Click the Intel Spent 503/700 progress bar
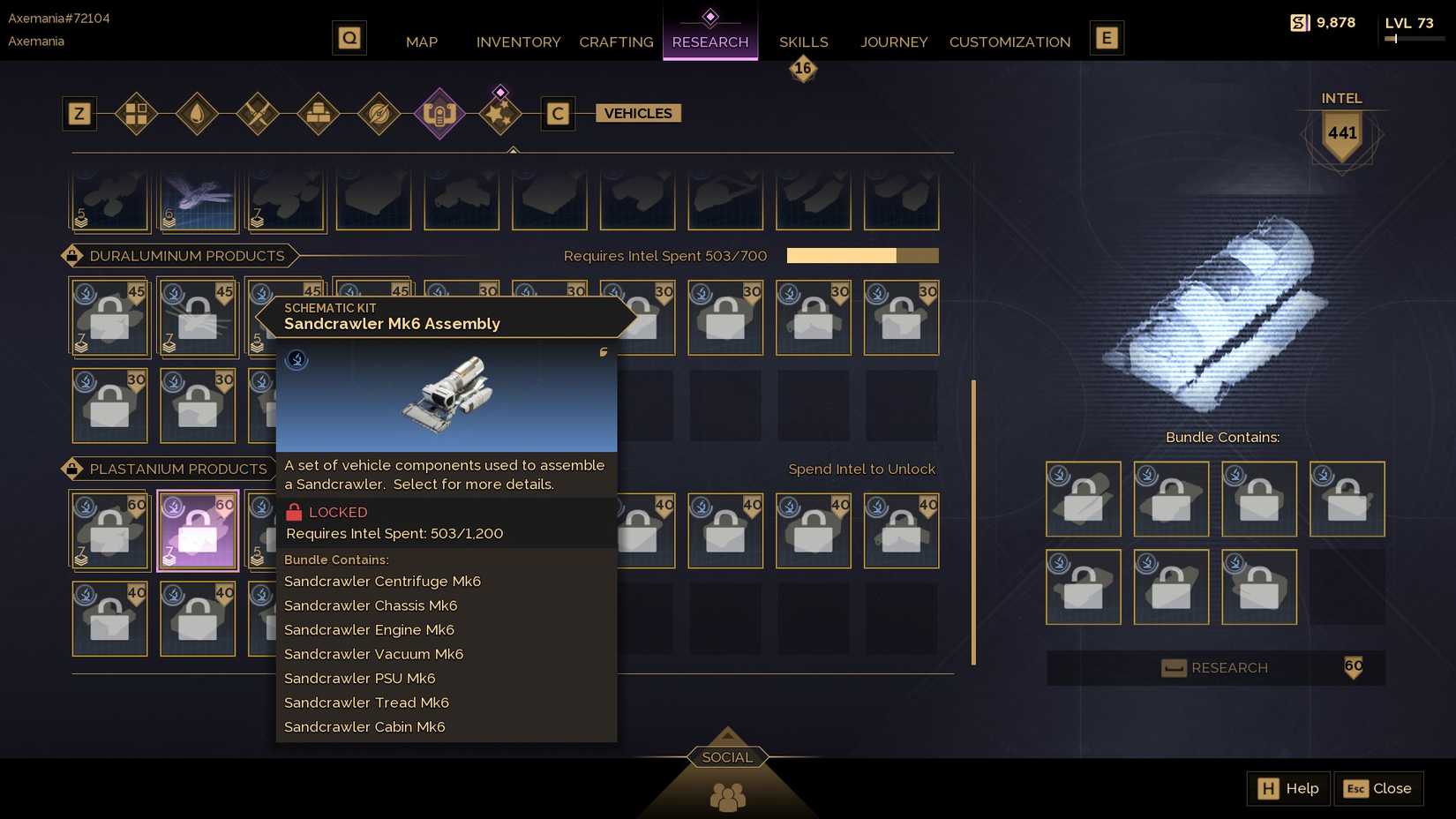Screen dimensions: 1456x819 click(862, 255)
